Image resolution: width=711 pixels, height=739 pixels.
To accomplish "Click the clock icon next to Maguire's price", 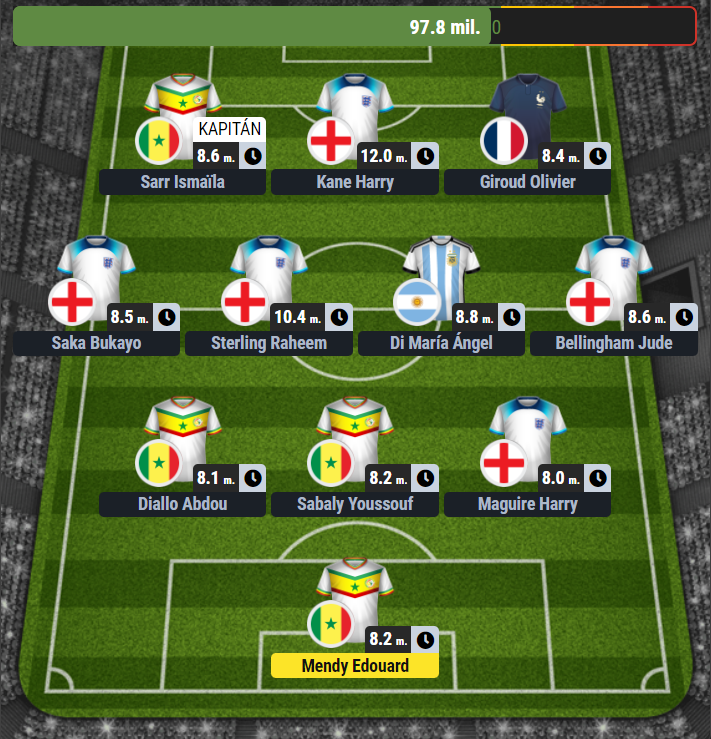I will (598, 477).
